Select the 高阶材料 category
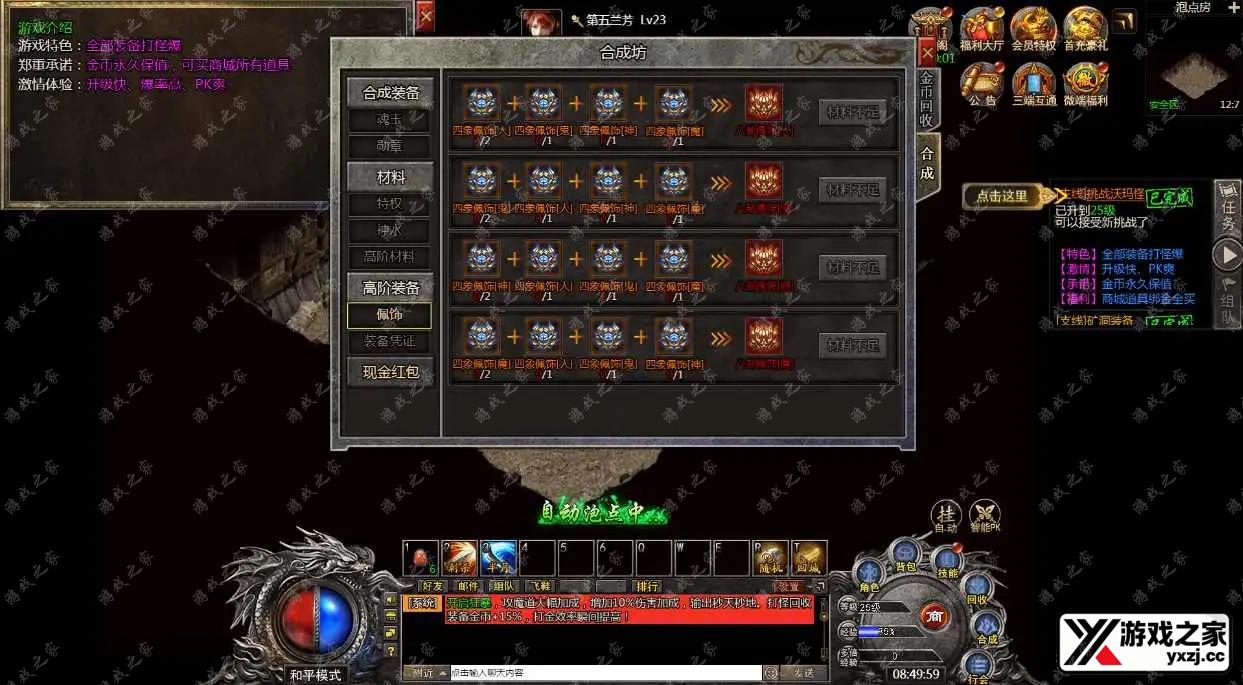Screen dimensions: 1243x685 point(389,257)
